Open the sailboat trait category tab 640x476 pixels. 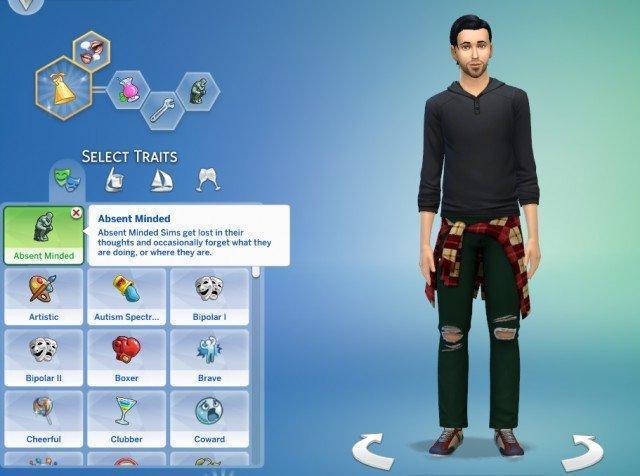click(160, 180)
